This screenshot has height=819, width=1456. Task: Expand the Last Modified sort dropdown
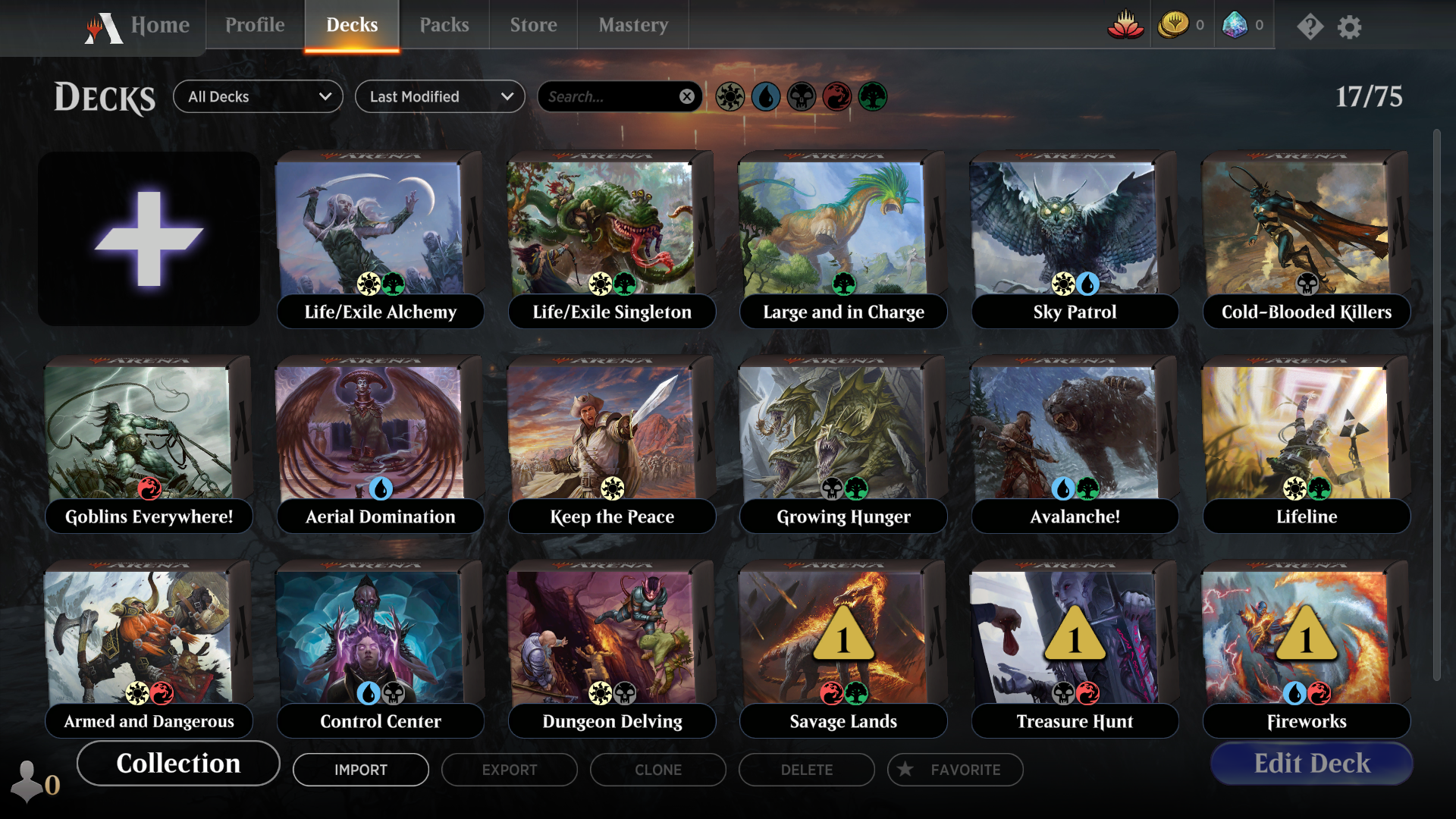(440, 97)
